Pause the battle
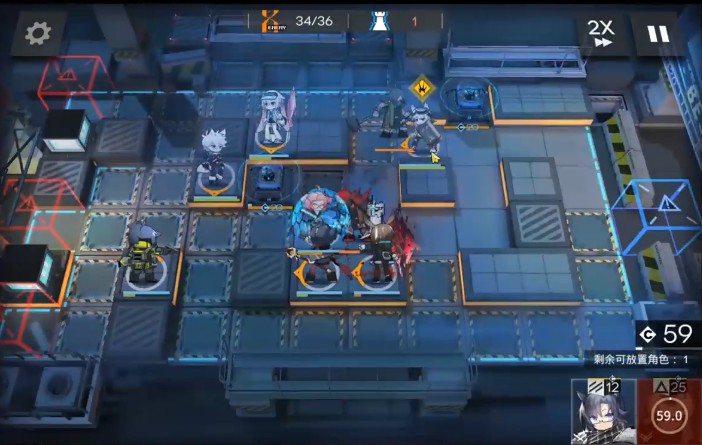The image size is (702, 445). [x=657, y=34]
